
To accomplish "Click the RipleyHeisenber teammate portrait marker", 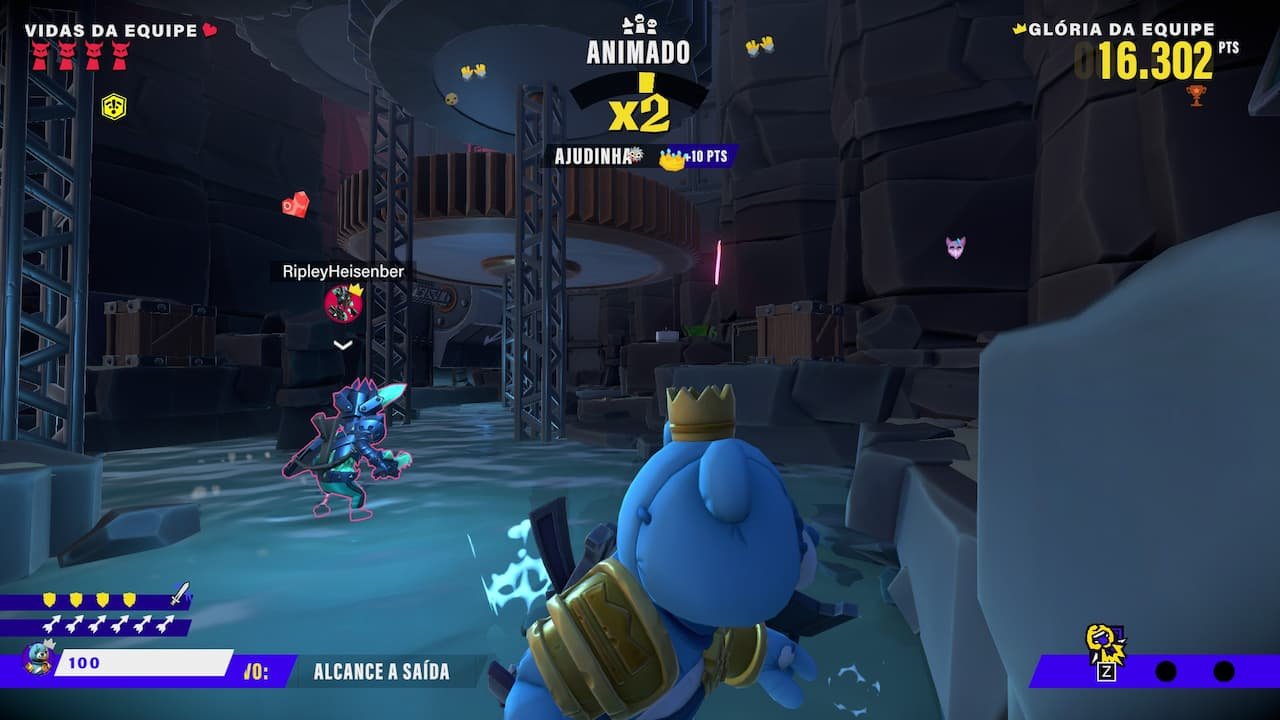I will tap(343, 303).
